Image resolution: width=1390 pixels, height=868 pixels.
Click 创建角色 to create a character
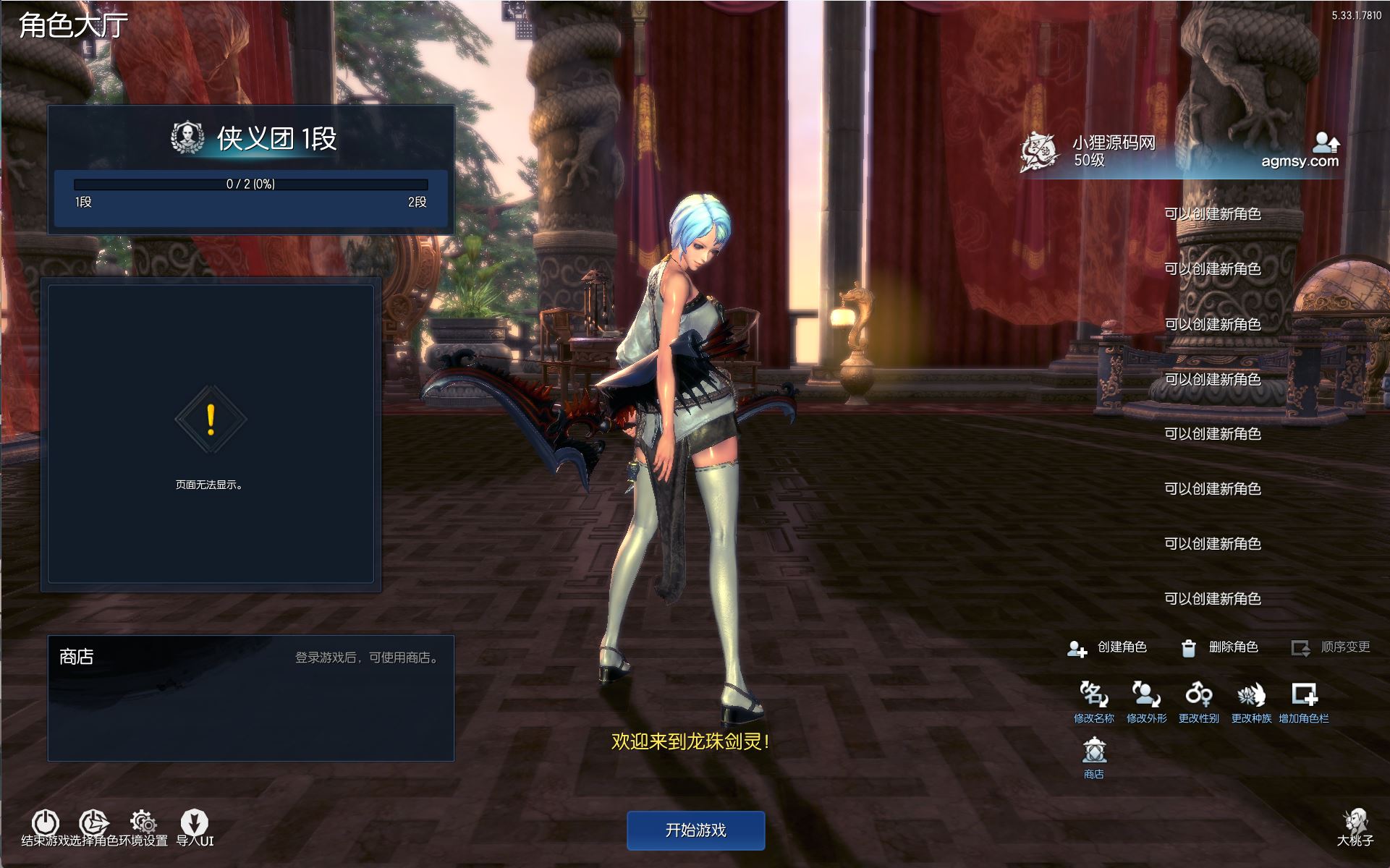pos(1108,647)
